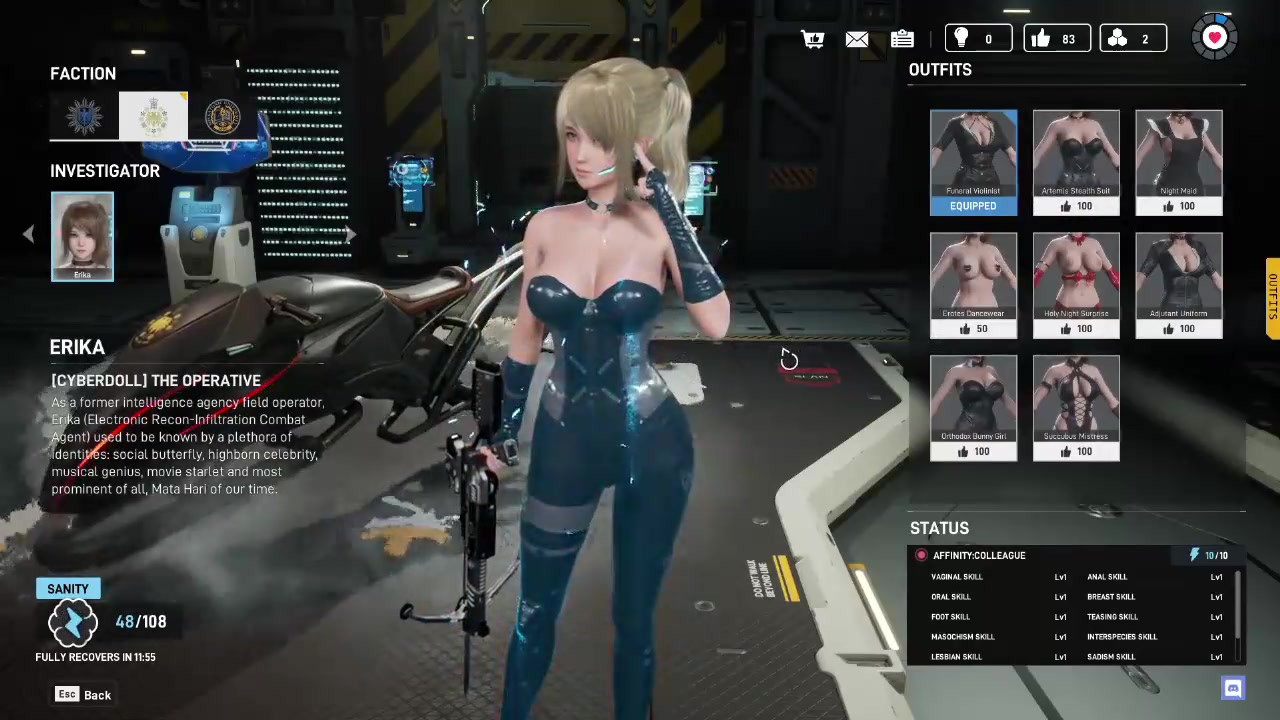This screenshot has height=720, width=1280.
Task: Select Erika's investigator portrait
Action: pyautogui.click(x=82, y=237)
